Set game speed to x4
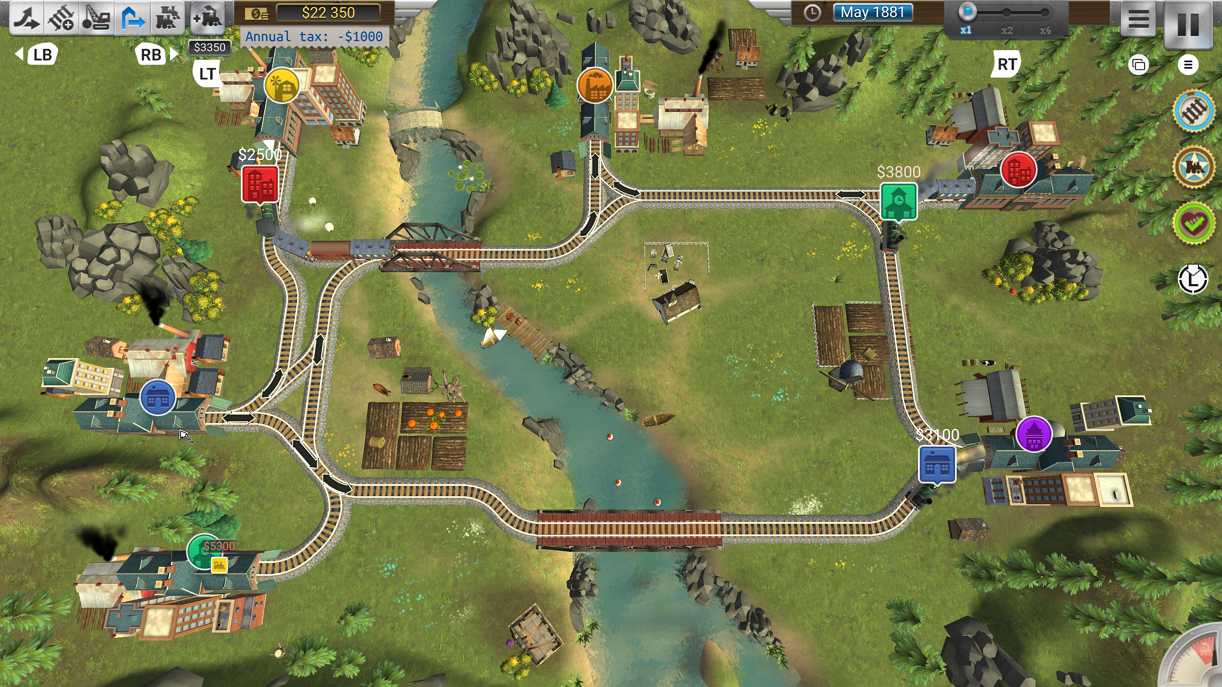The width and height of the screenshot is (1222, 687). pos(1045,14)
